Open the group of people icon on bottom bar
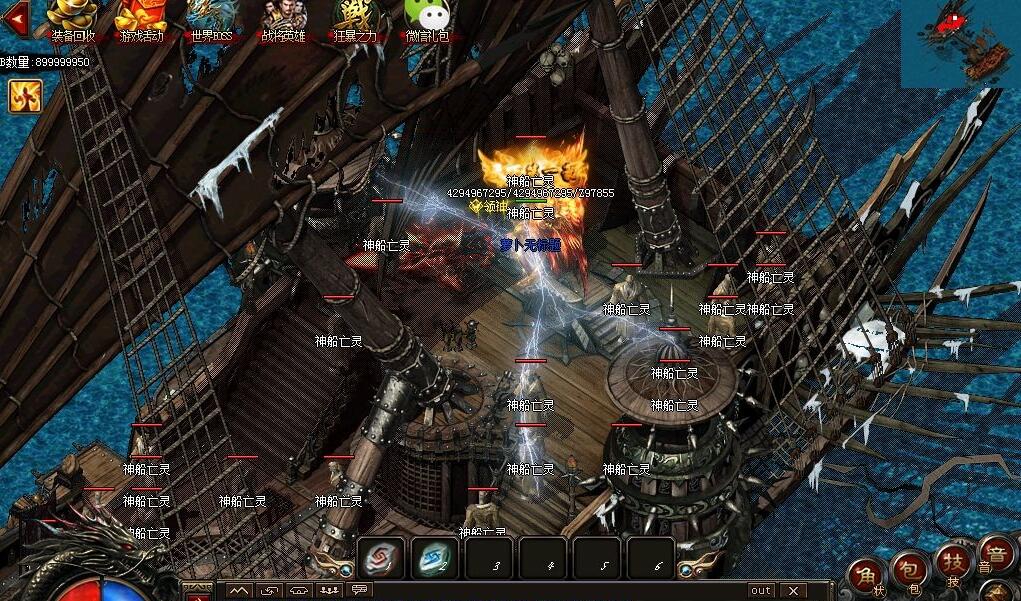This screenshot has width=1021, height=601. (x=328, y=590)
